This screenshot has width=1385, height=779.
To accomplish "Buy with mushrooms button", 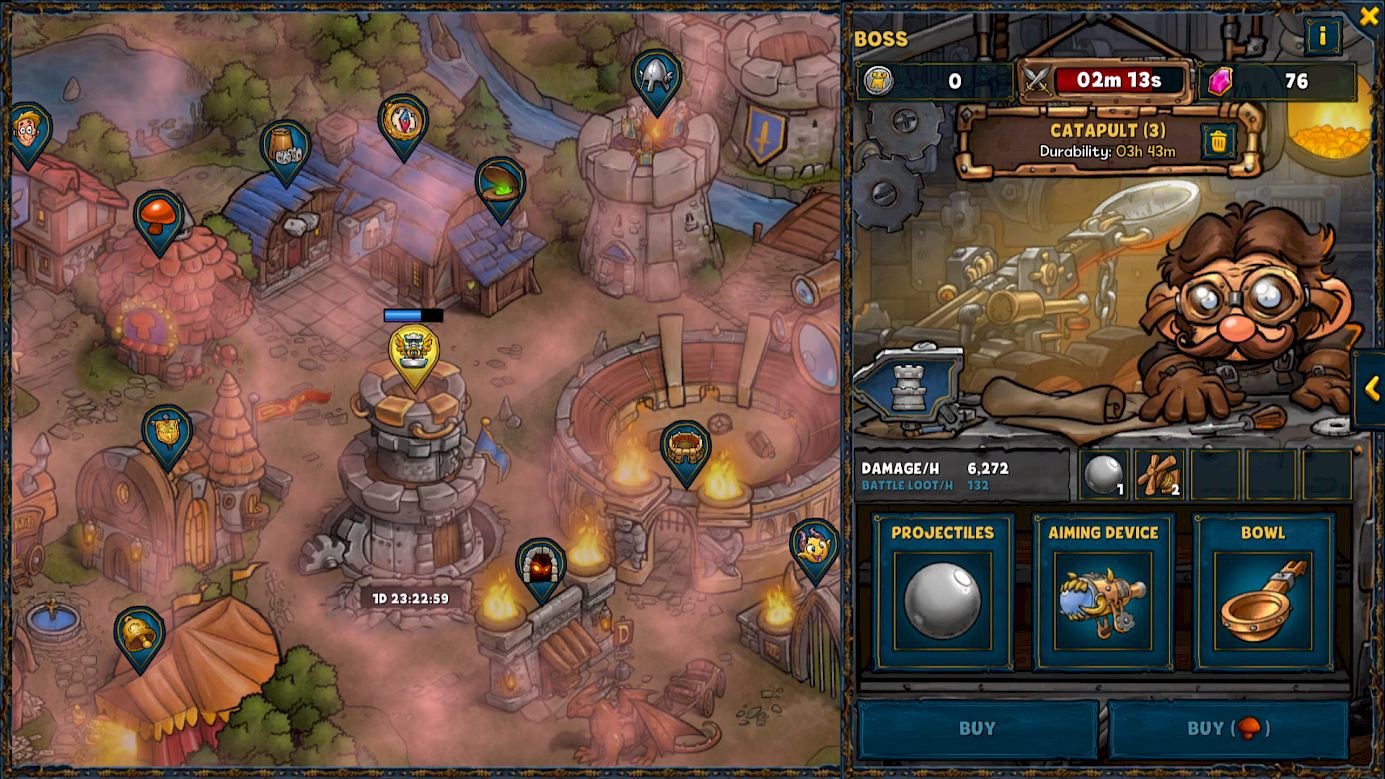I will pyautogui.click(x=1228, y=729).
